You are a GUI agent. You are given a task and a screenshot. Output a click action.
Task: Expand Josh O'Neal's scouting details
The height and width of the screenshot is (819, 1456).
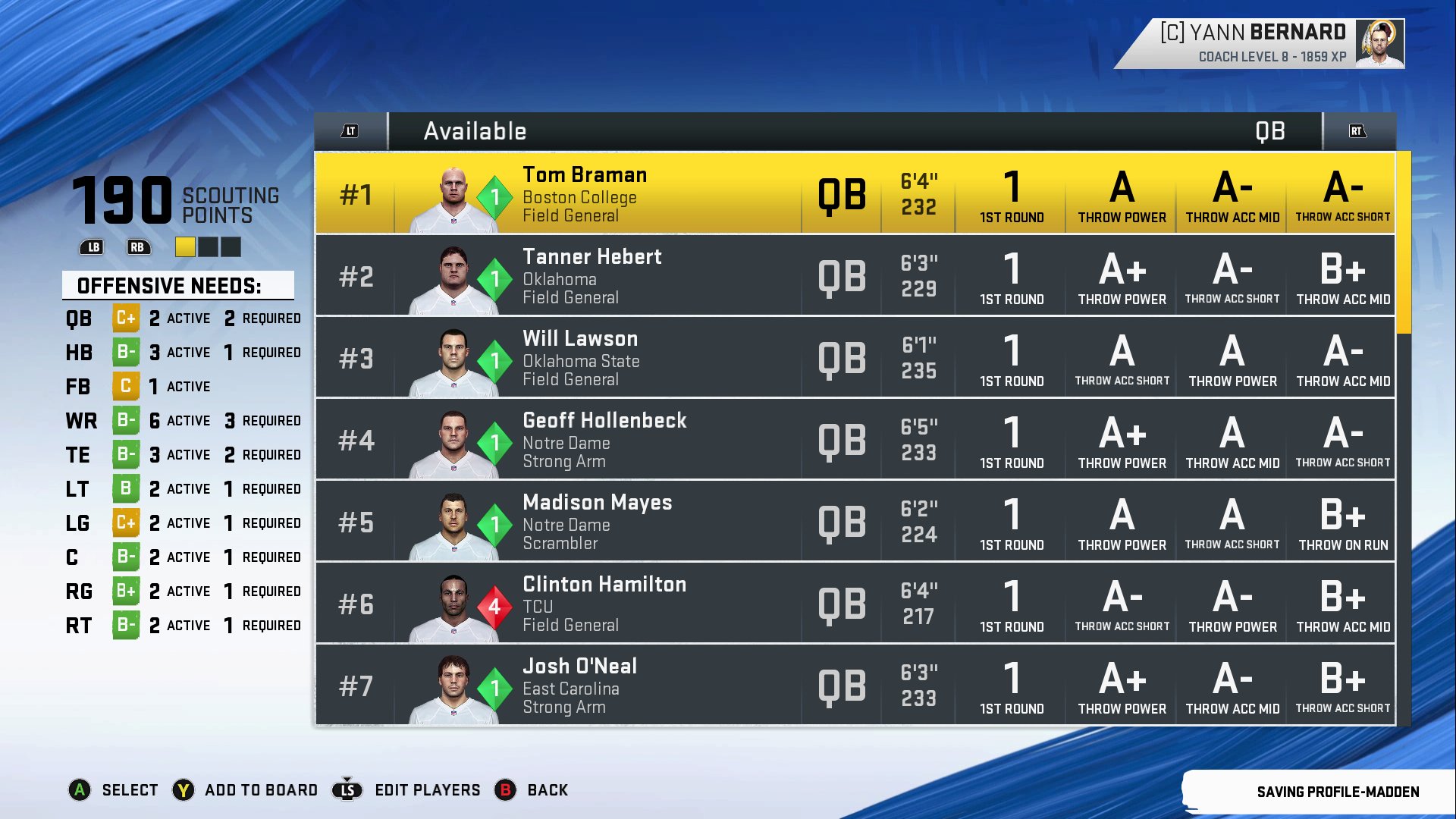[834, 685]
